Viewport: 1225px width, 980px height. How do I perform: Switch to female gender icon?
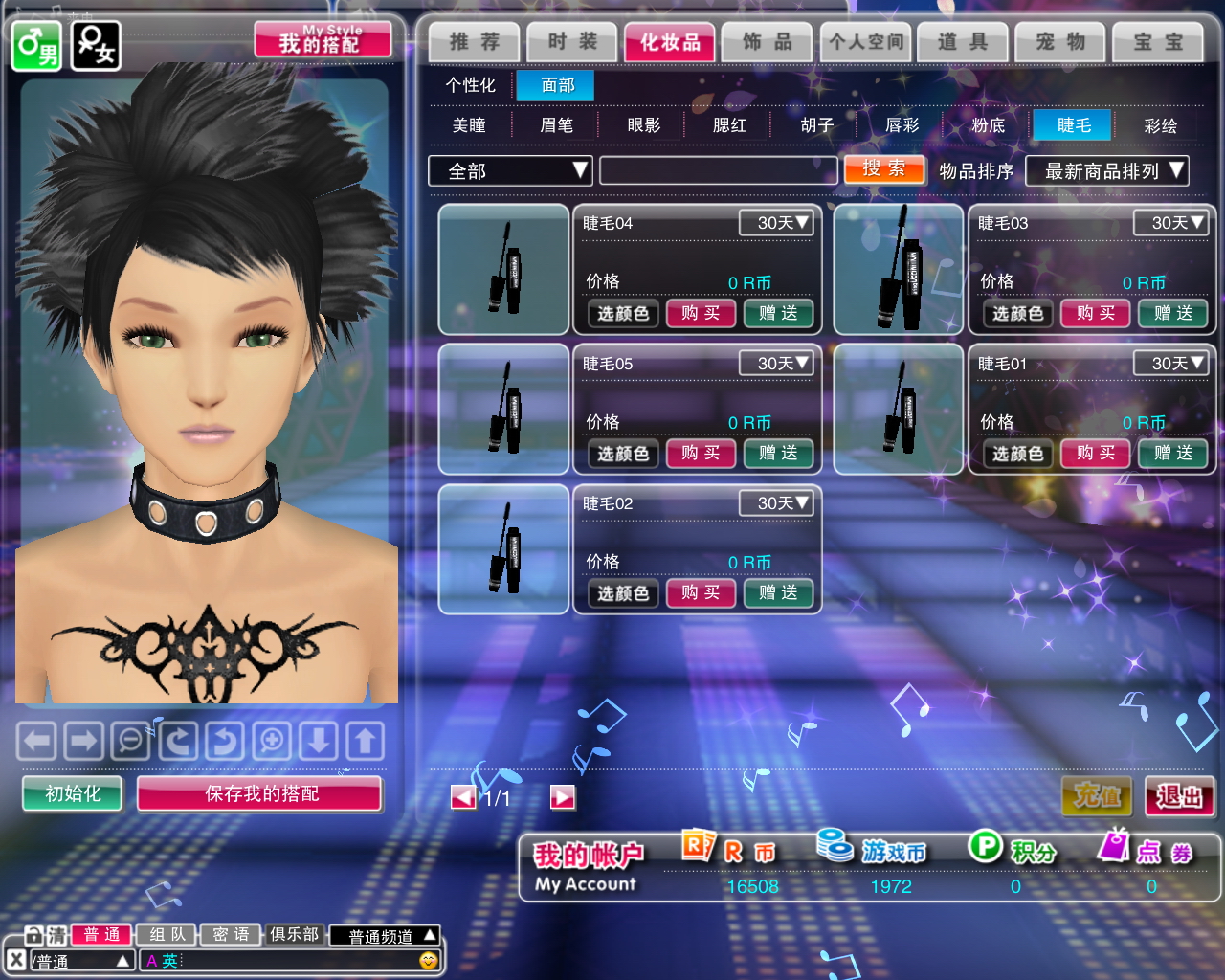(x=96, y=46)
